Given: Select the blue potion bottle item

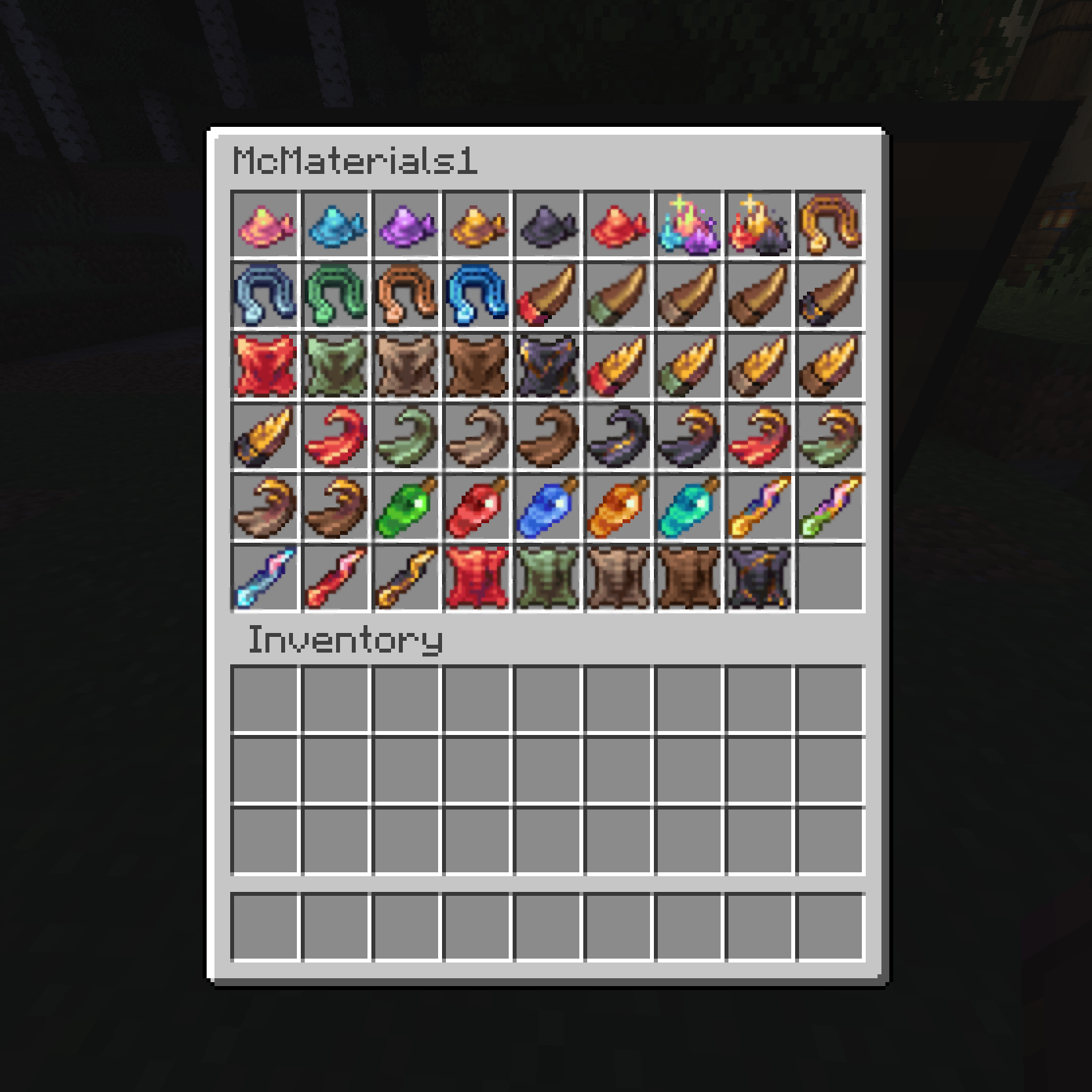Looking at the screenshot, I should click(x=547, y=507).
